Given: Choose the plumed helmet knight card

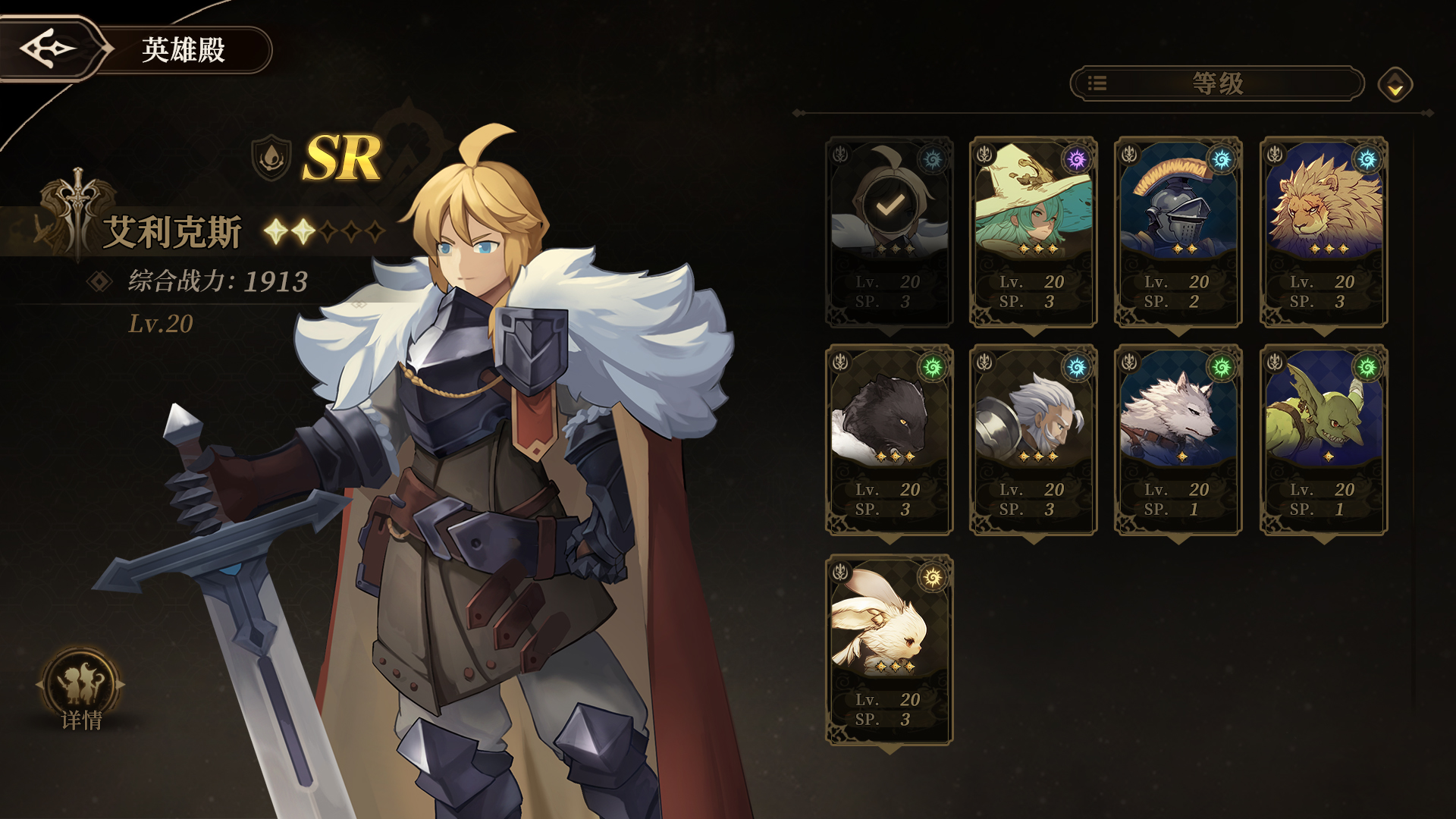Looking at the screenshot, I should 1178,232.
